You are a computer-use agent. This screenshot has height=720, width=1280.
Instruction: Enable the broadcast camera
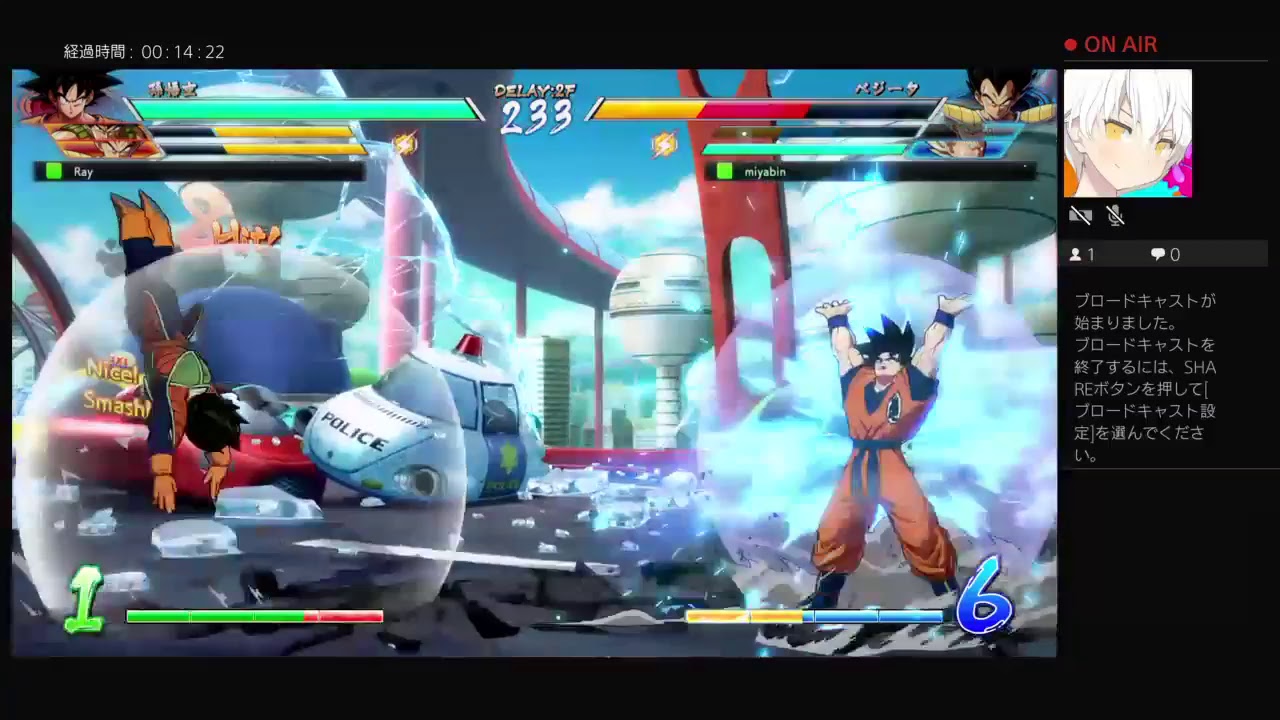click(x=1080, y=215)
